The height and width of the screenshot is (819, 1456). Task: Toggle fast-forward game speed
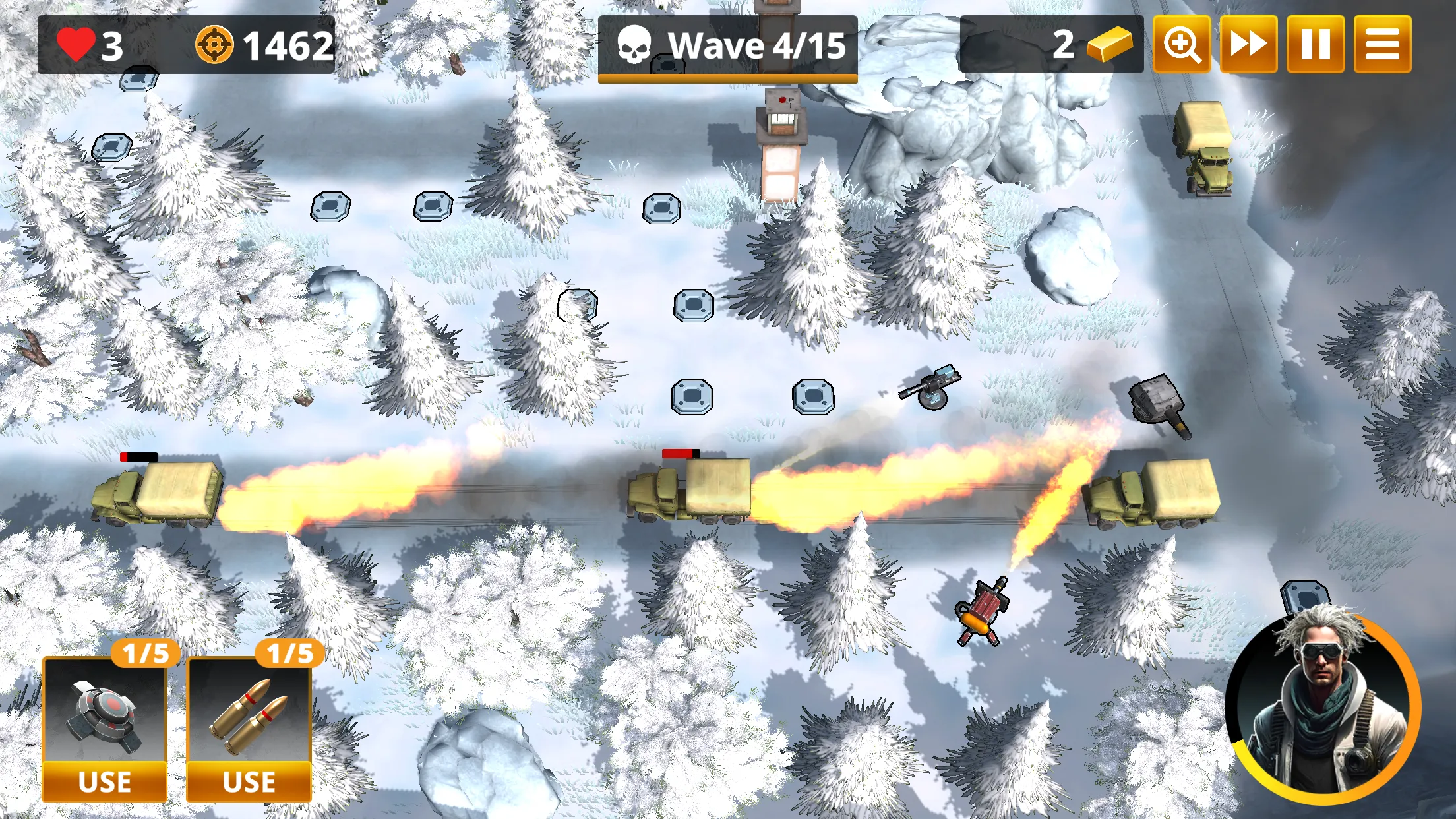coord(1250,45)
